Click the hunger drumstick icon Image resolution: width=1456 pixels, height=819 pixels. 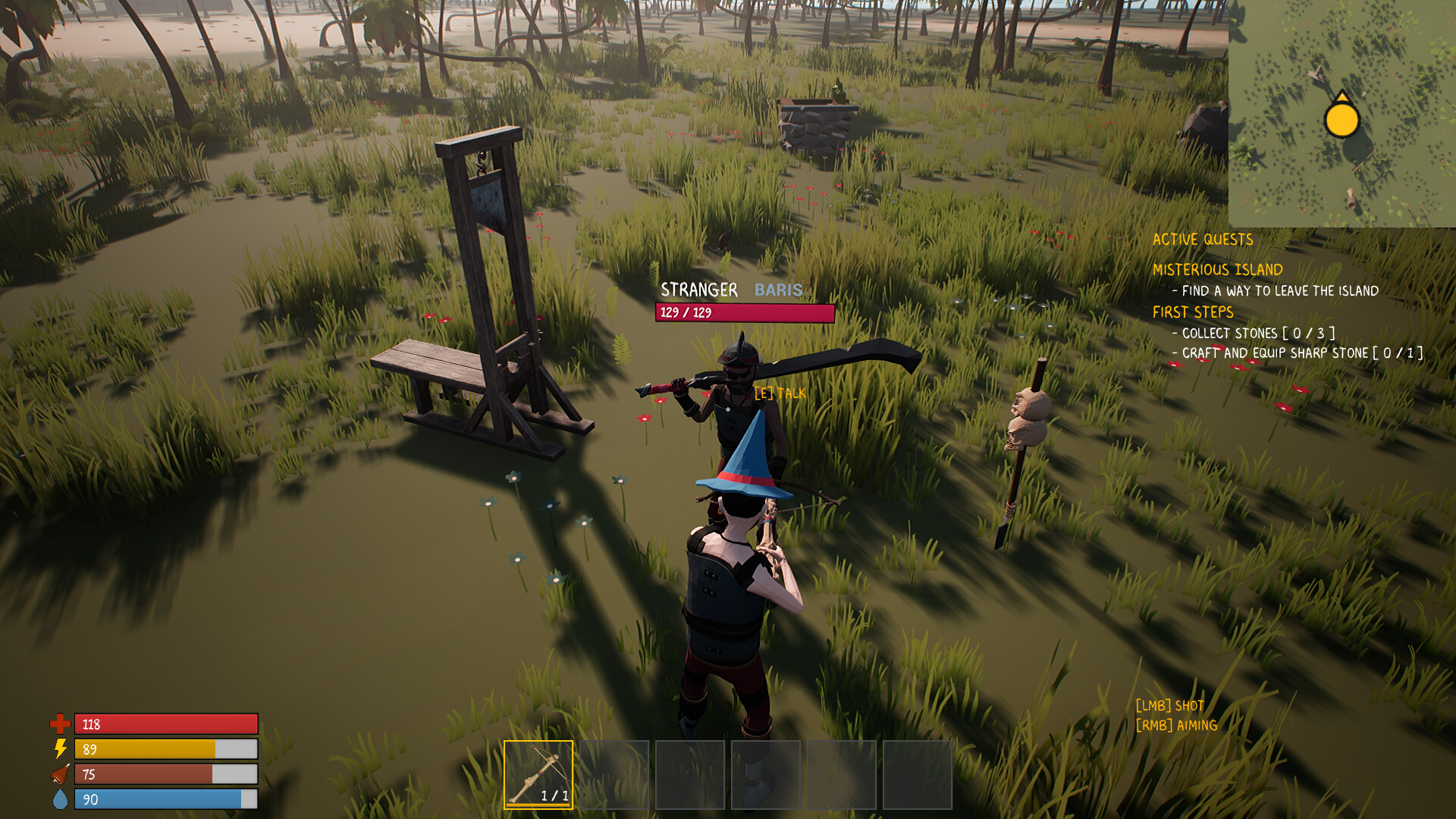tap(60, 774)
